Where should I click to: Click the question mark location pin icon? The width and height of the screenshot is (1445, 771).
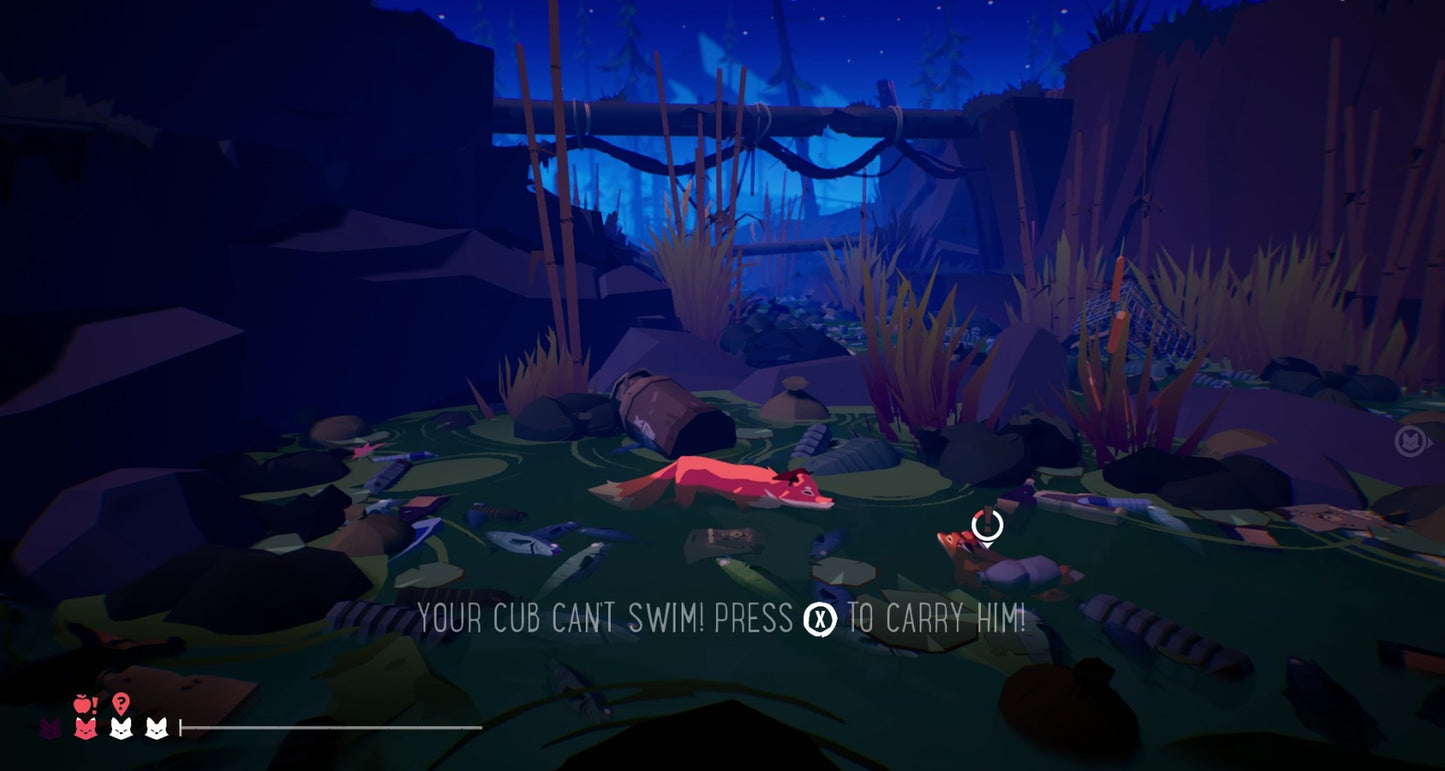[x=120, y=702]
